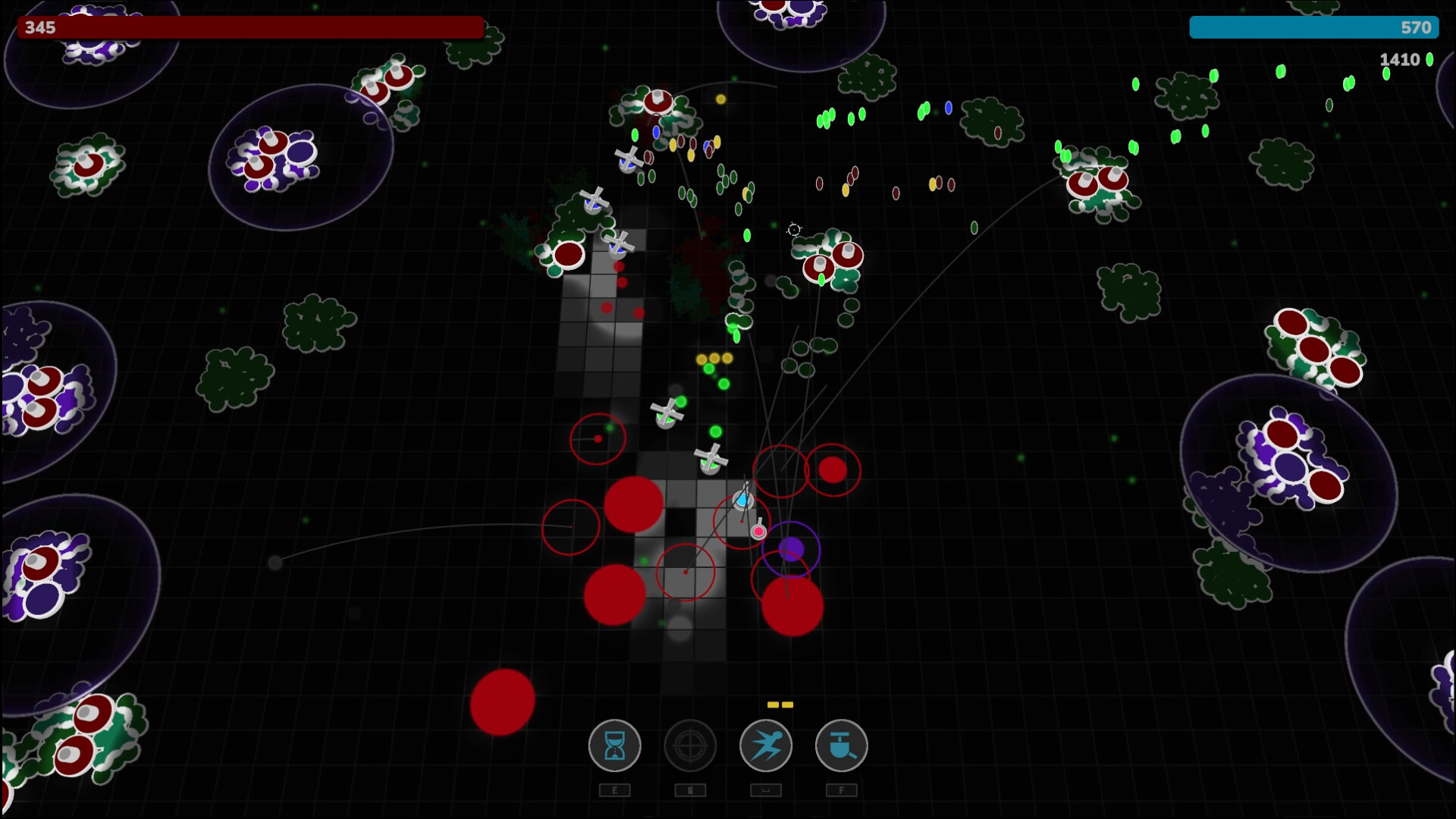
Task: Click the spacebar keybind label under sprint ability
Action: point(766,790)
